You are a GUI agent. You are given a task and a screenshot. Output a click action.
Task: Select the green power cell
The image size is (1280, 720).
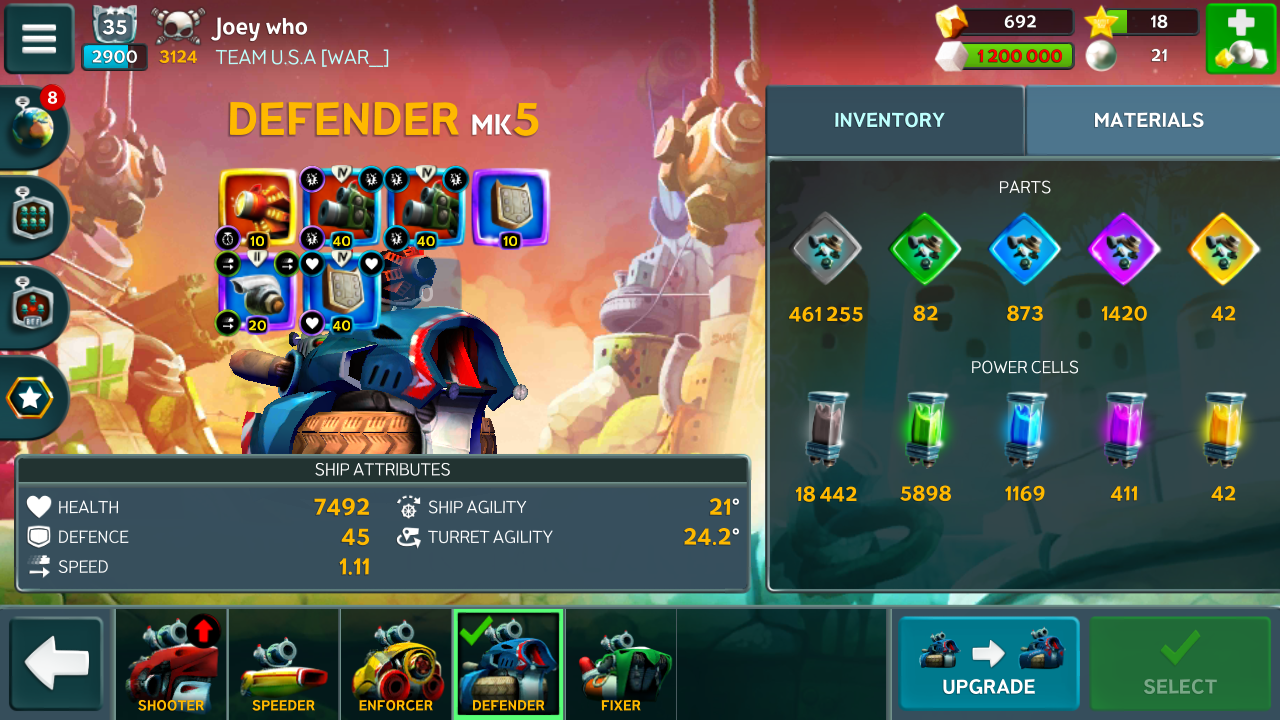[x=925, y=430]
